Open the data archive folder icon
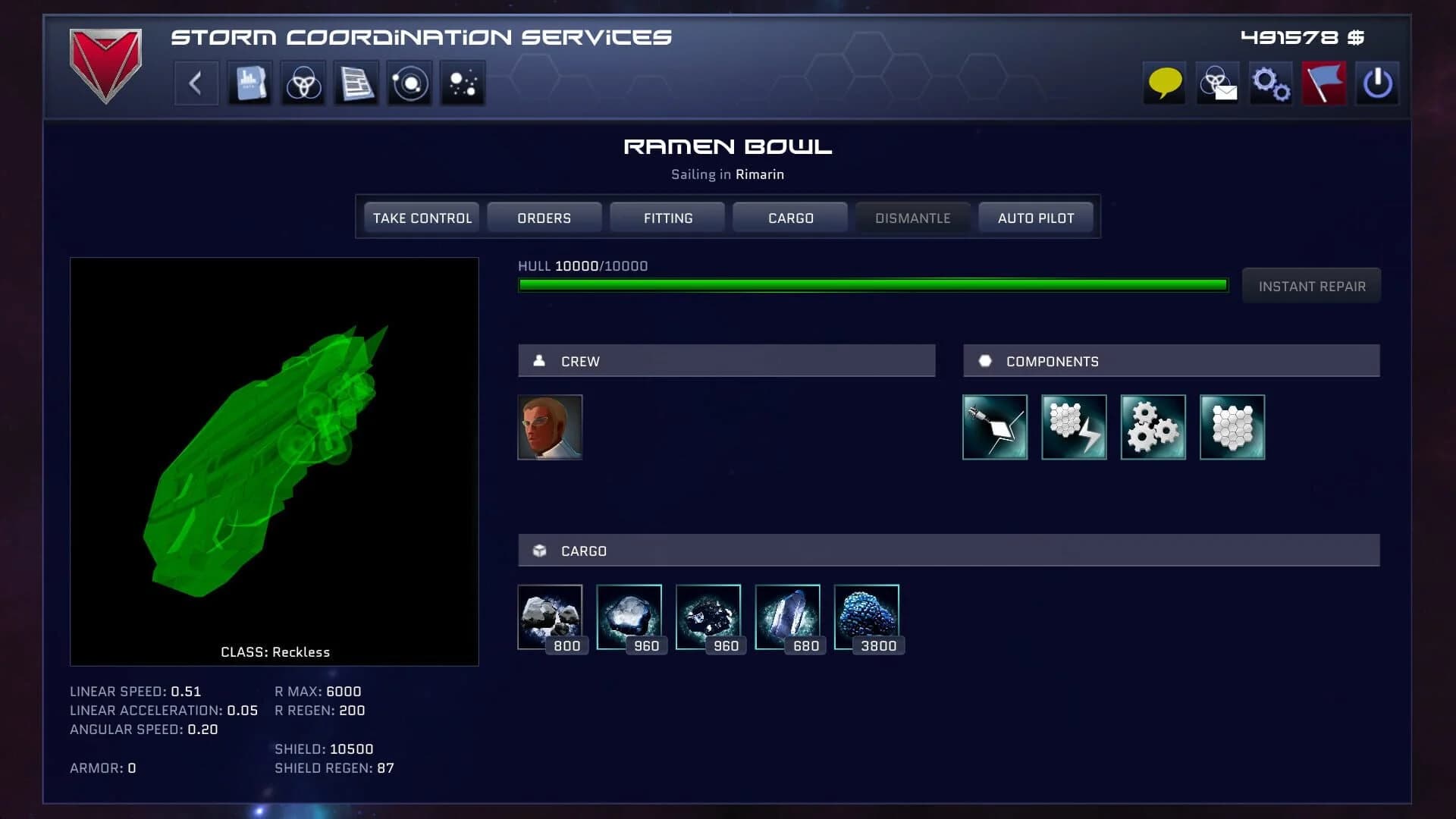The image size is (1456, 819). (x=249, y=83)
